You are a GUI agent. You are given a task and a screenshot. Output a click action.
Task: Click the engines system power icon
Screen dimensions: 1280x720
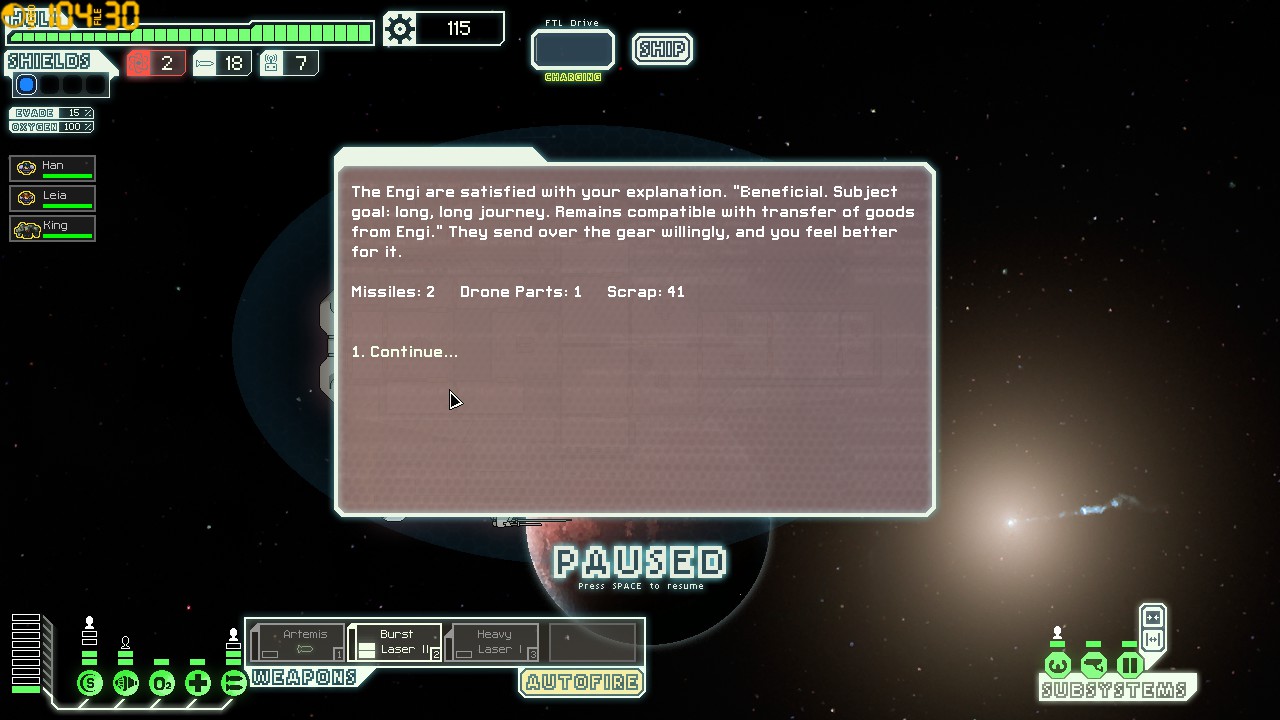pyautogui.click(x=126, y=684)
